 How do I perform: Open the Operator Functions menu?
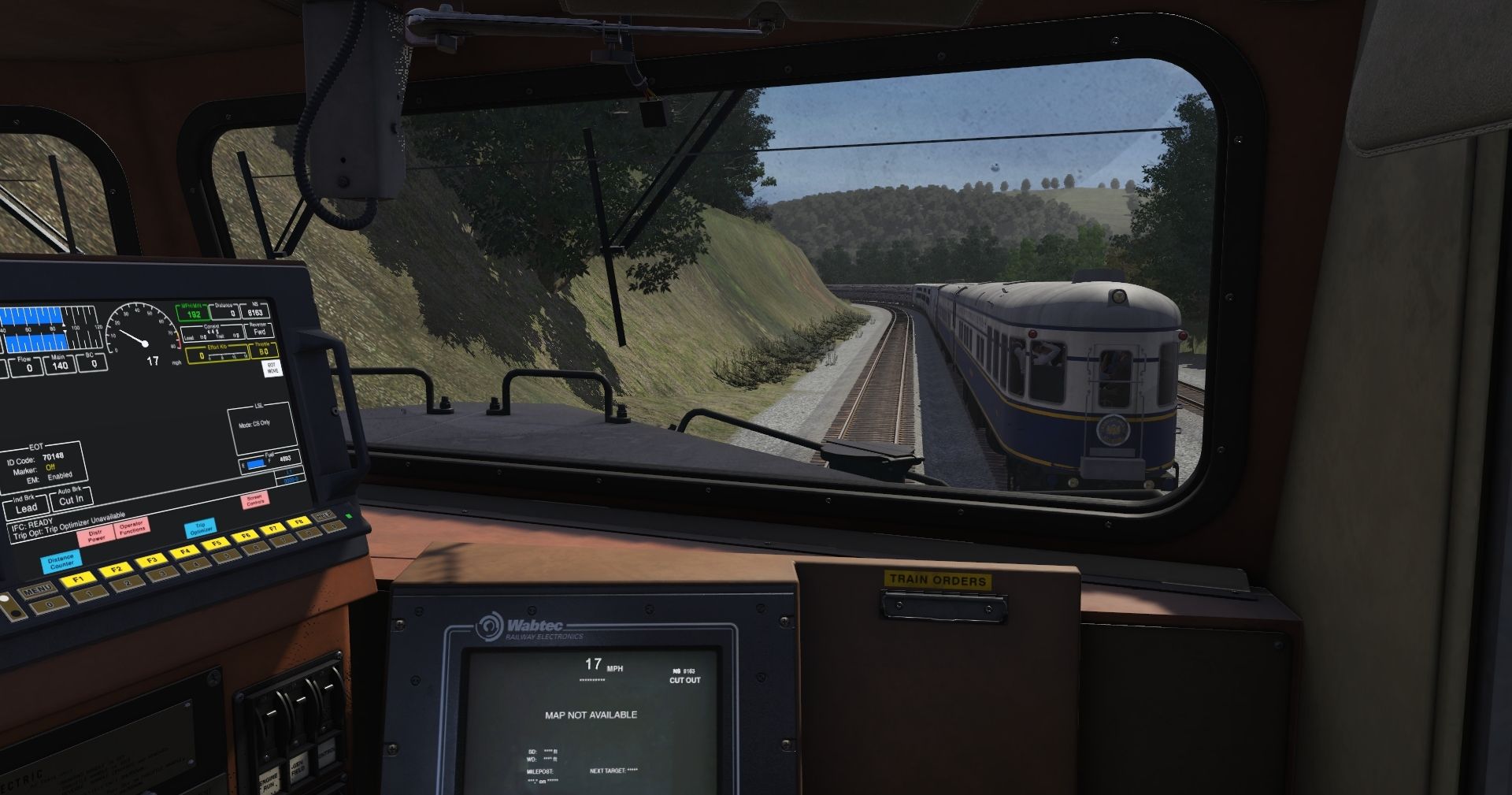[x=132, y=527]
